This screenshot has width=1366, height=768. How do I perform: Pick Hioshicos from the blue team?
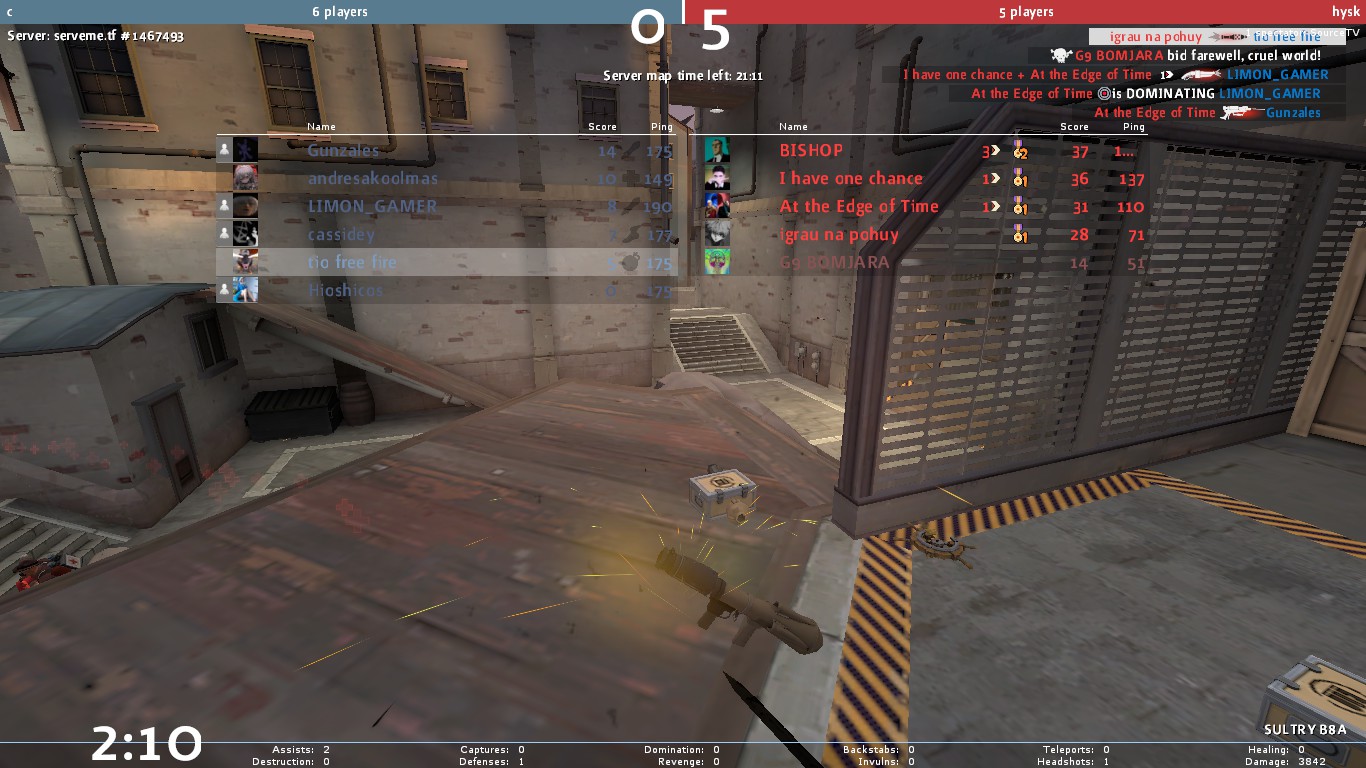point(345,290)
